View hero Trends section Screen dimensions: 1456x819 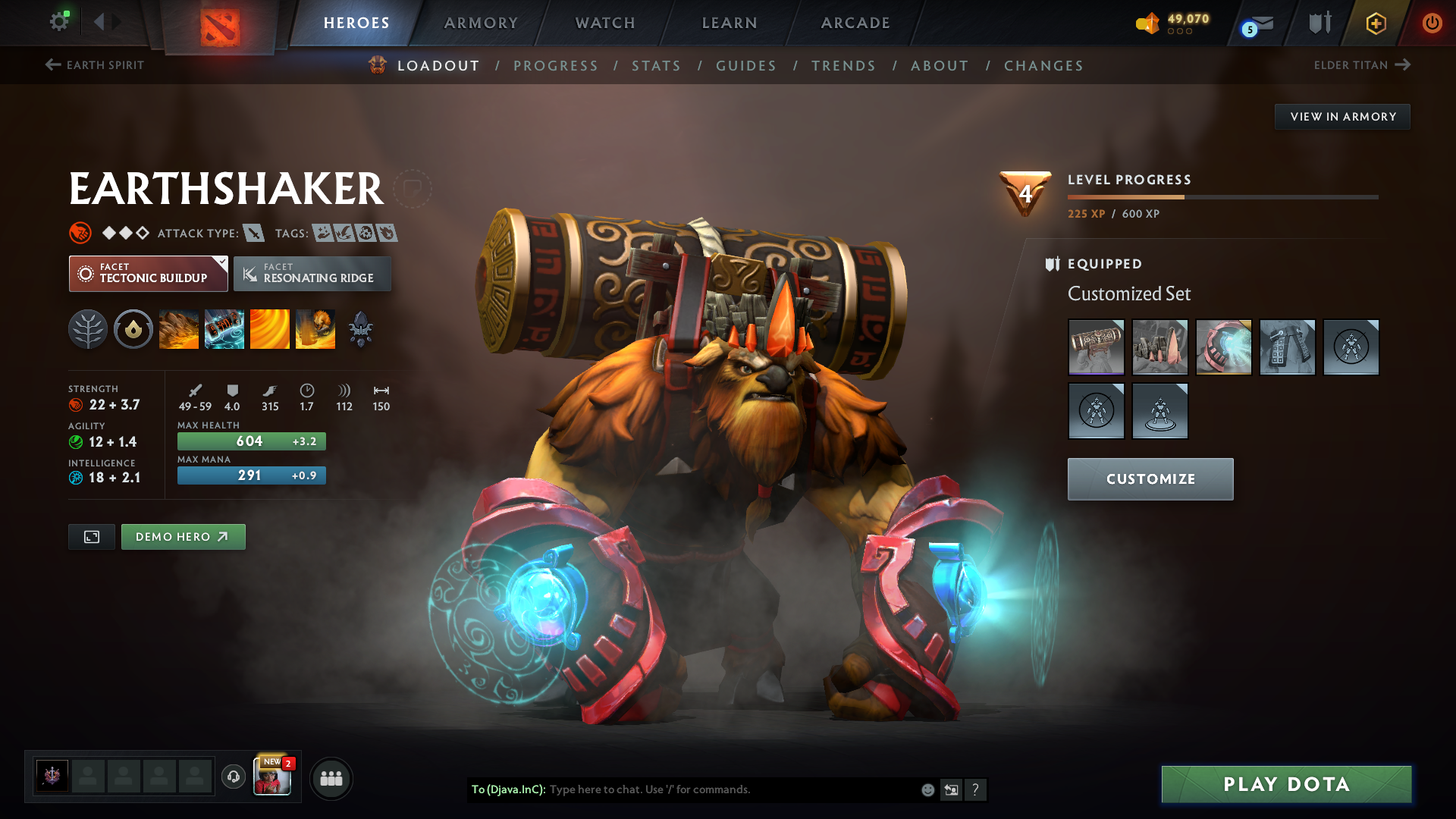(x=843, y=66)
